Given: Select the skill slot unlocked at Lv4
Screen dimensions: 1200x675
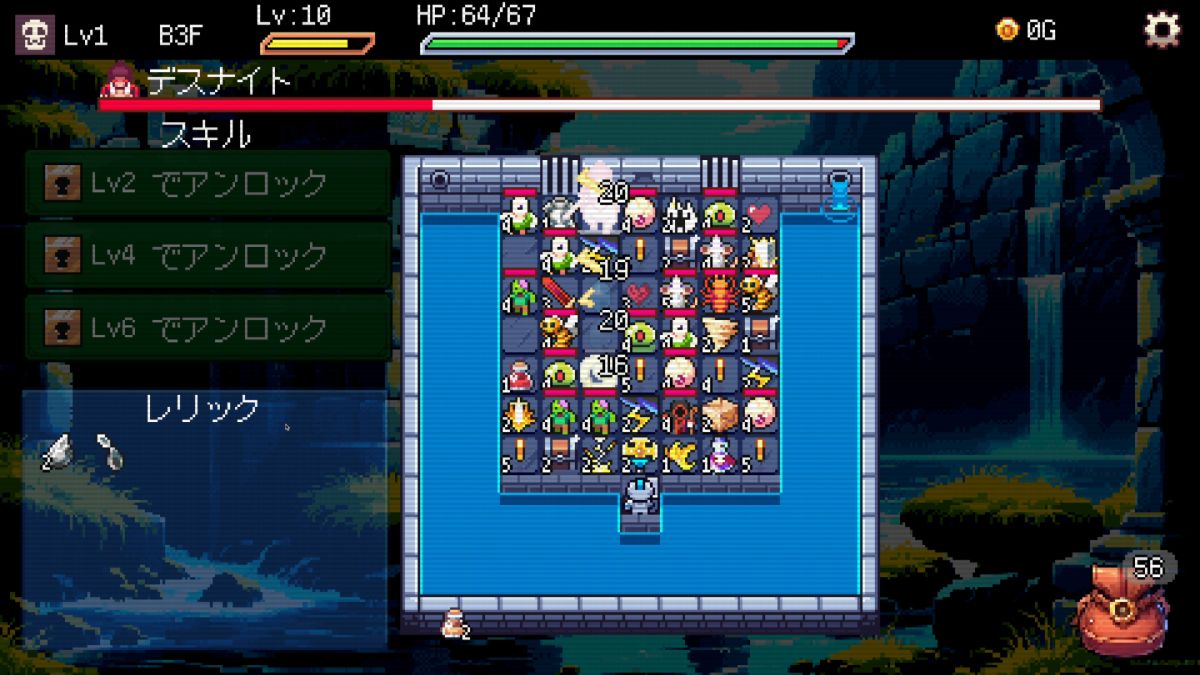Looking at the screenshot, I should [x=207, y=256].
